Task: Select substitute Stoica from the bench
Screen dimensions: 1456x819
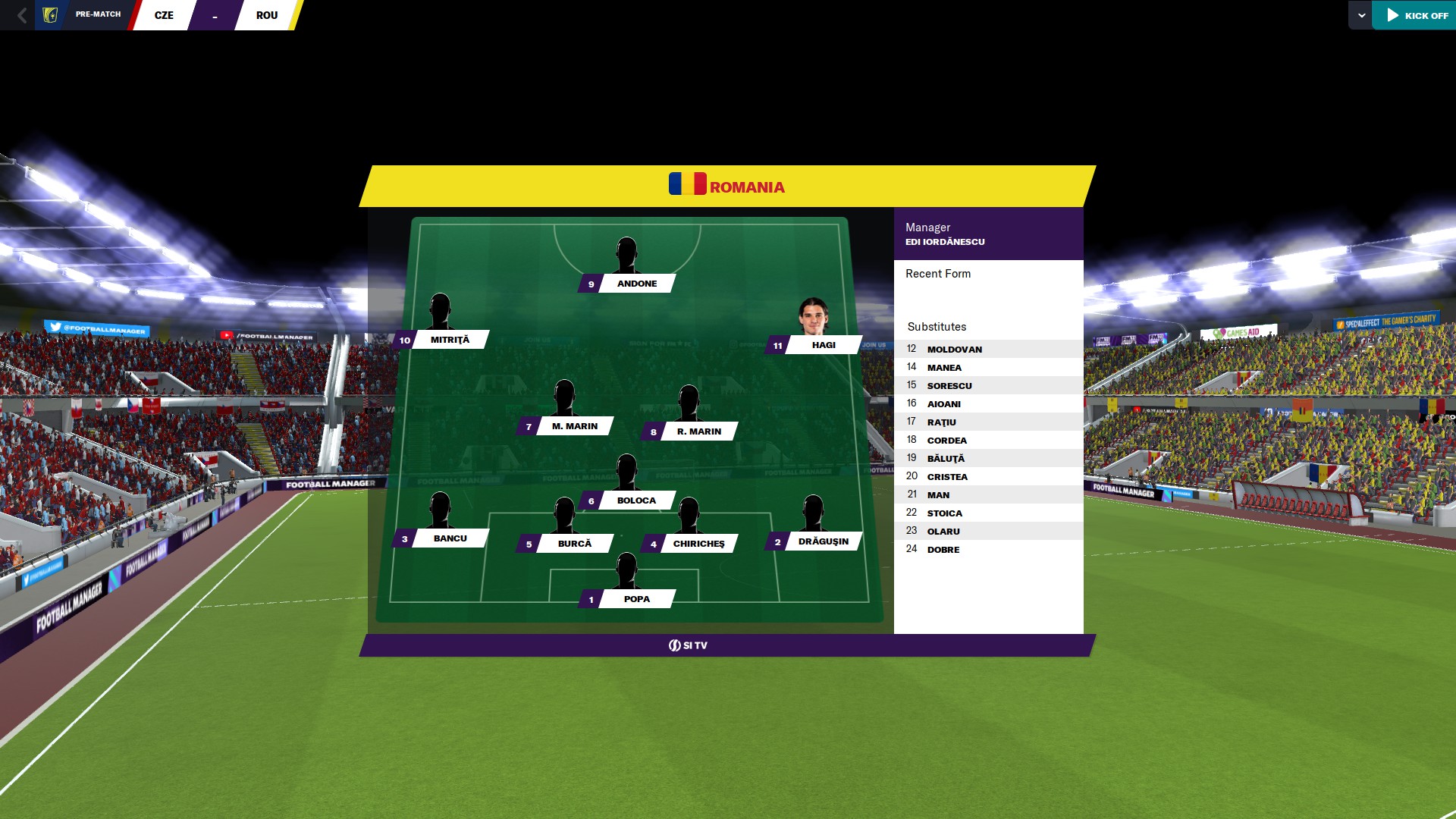Action: coord(944,513)
